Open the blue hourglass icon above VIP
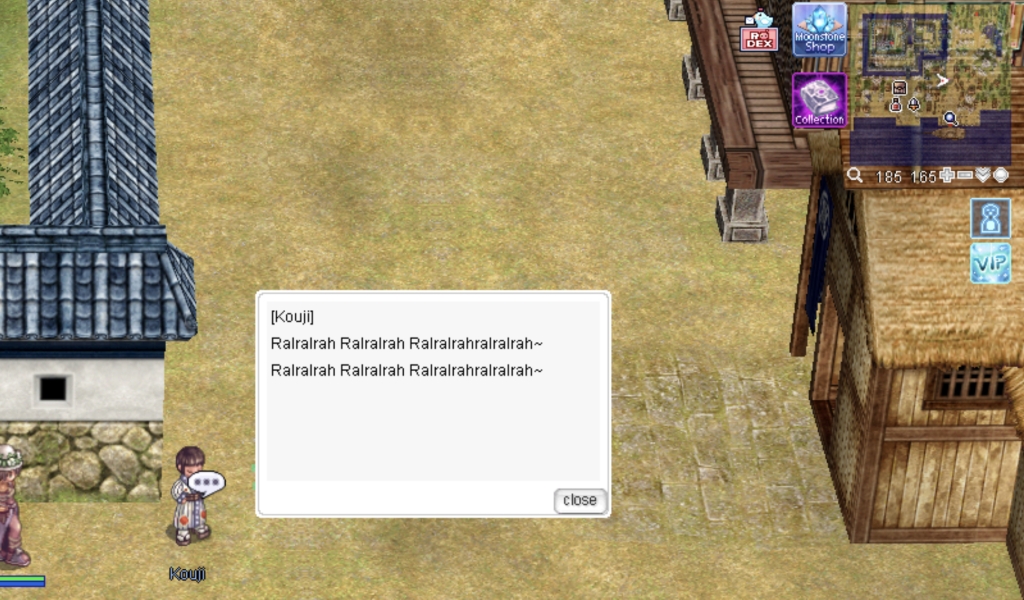Image resolution: width=1024 pixels, height=600 pixels. 990,218
